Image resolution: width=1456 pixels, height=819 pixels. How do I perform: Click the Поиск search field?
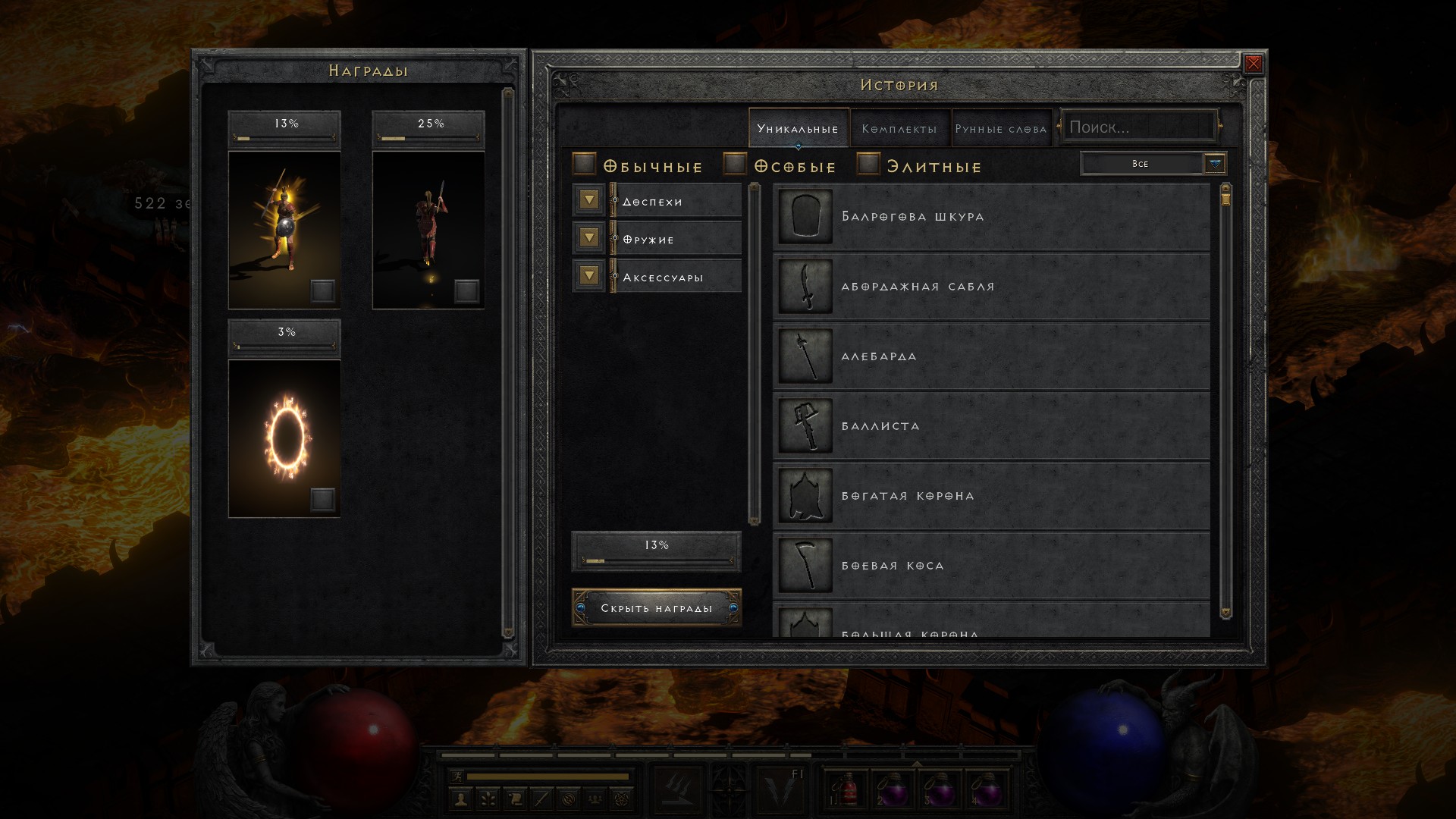coord(1137,127)
